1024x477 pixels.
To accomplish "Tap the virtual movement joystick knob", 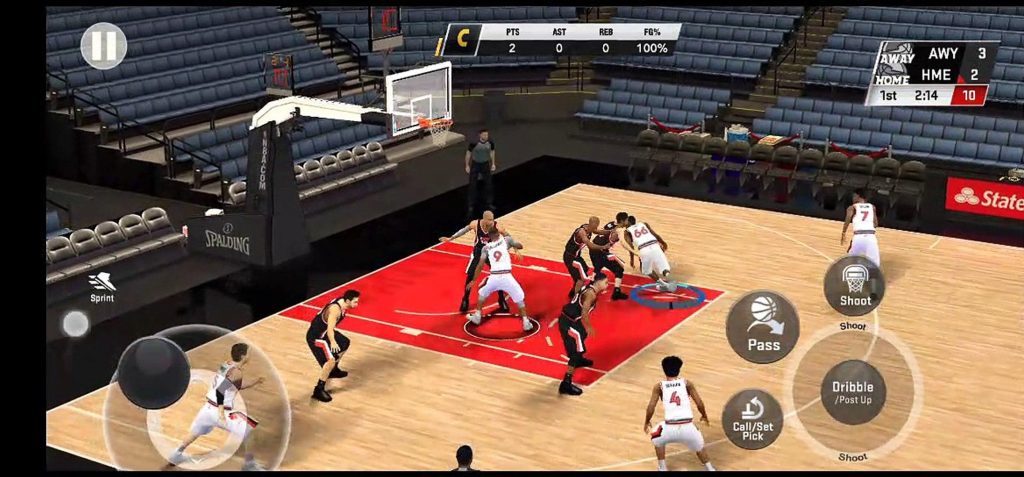I will 154,372.
